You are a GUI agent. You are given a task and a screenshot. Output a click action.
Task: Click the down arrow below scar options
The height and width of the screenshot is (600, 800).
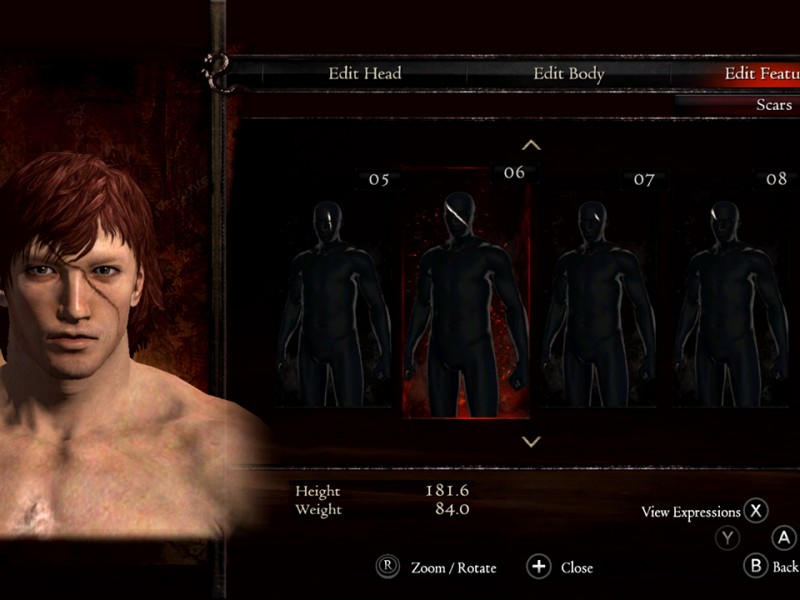pyautogui.click(x=532, y=441)
